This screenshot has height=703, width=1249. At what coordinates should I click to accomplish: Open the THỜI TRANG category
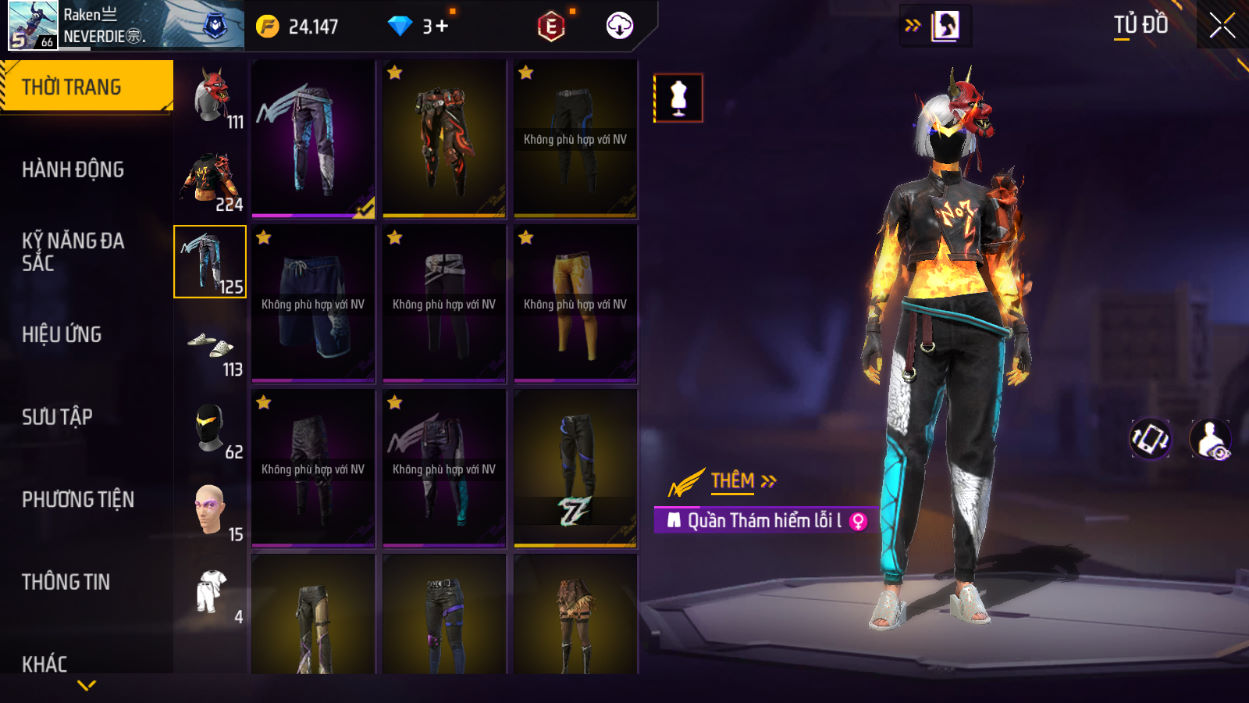click(86, 87)
